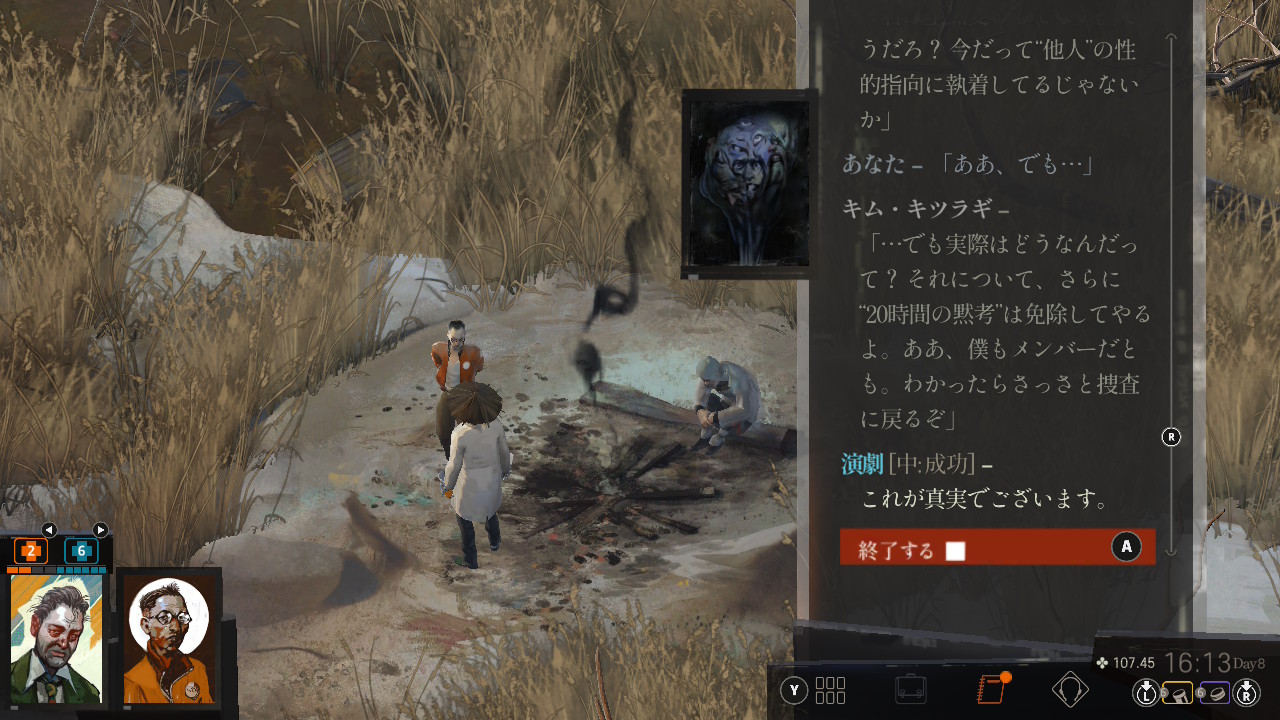Select the protagonist's portrait in green jacket

pyautogui.click(x=57, y=639)
